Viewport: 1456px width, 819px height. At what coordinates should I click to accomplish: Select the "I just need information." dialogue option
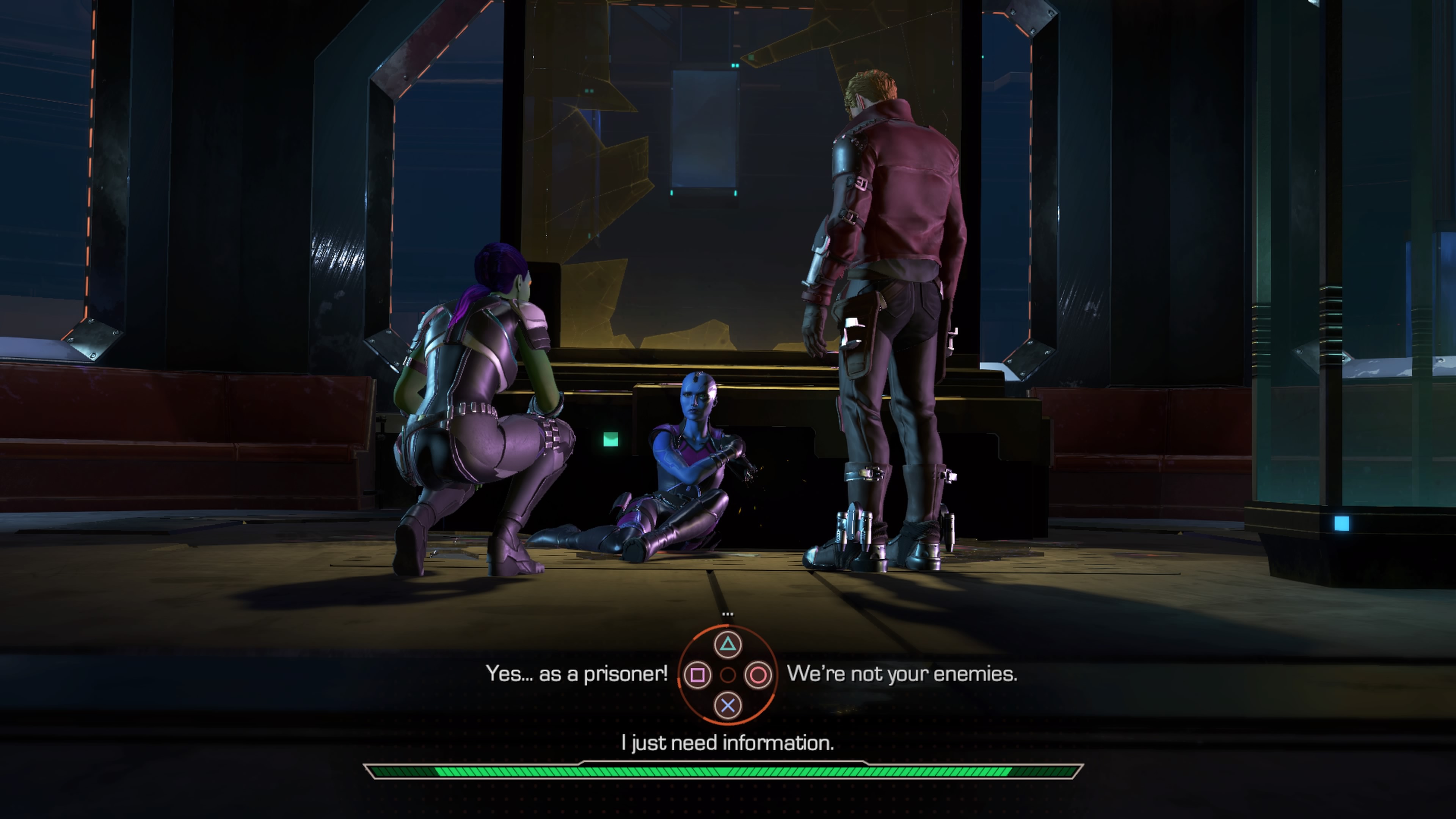pos(728,743)
